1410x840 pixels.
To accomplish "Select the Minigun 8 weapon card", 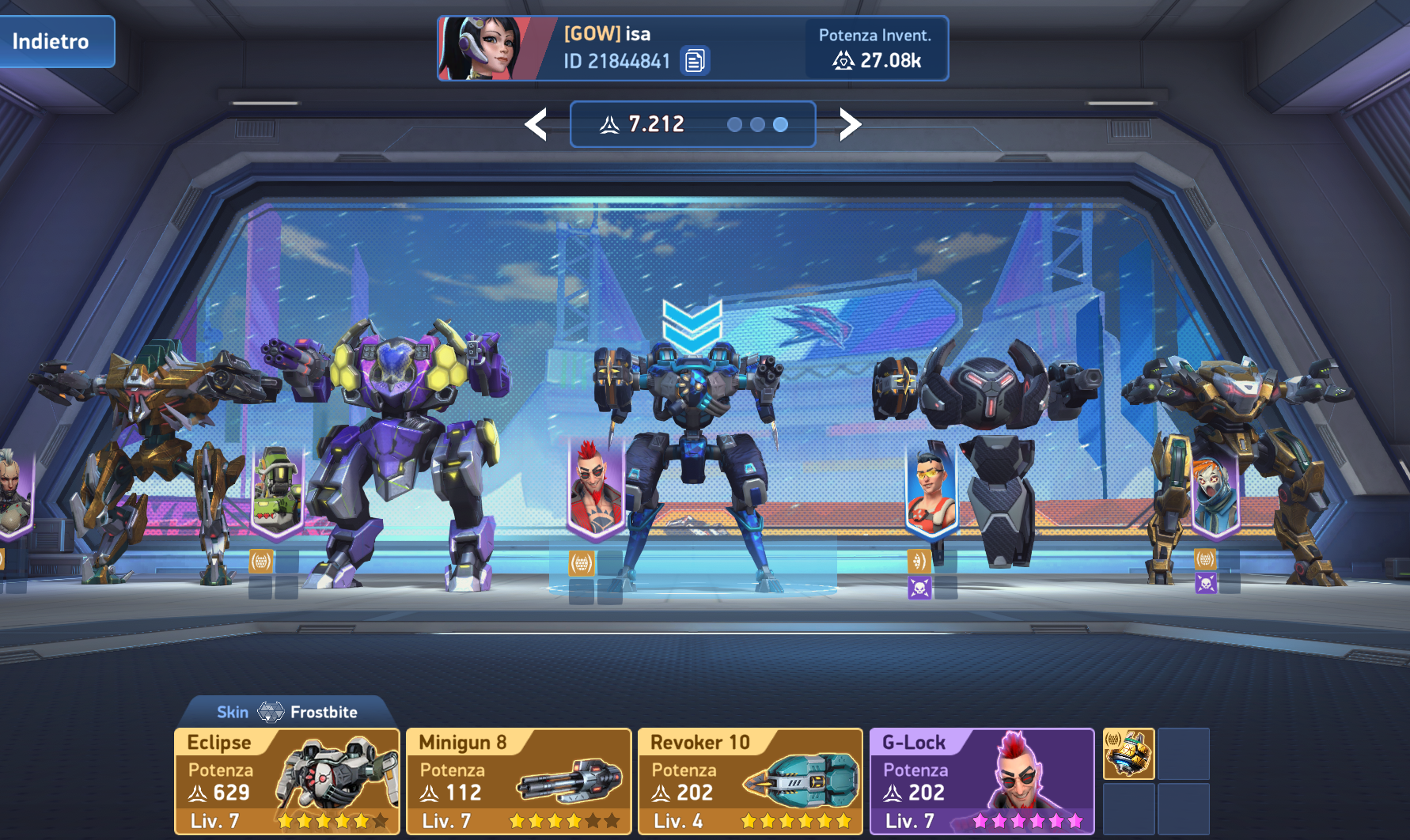I will coord(518,781).
